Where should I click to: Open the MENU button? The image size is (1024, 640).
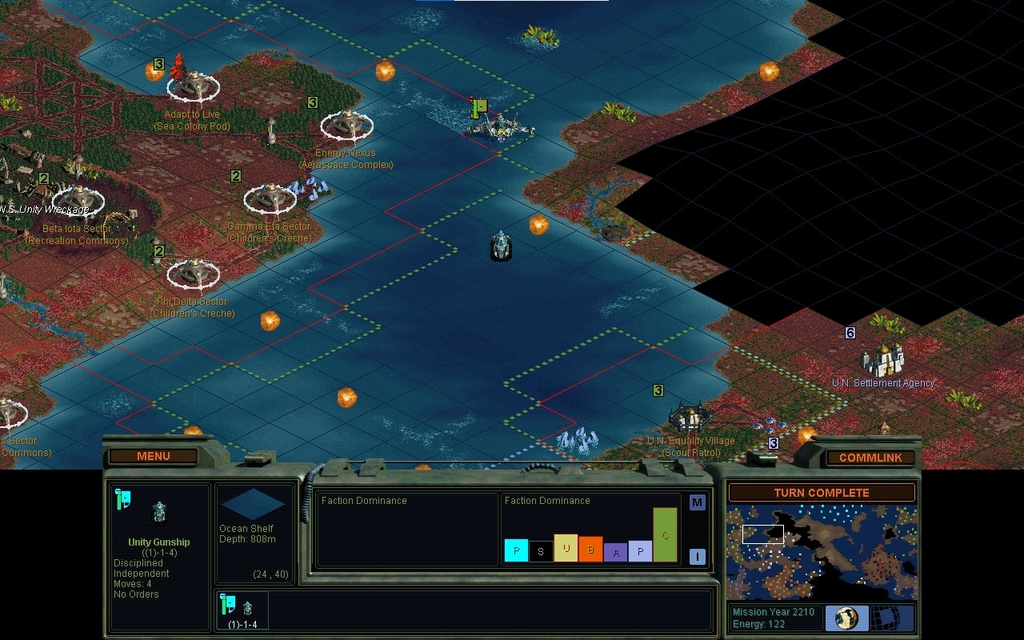coord(153,456)
